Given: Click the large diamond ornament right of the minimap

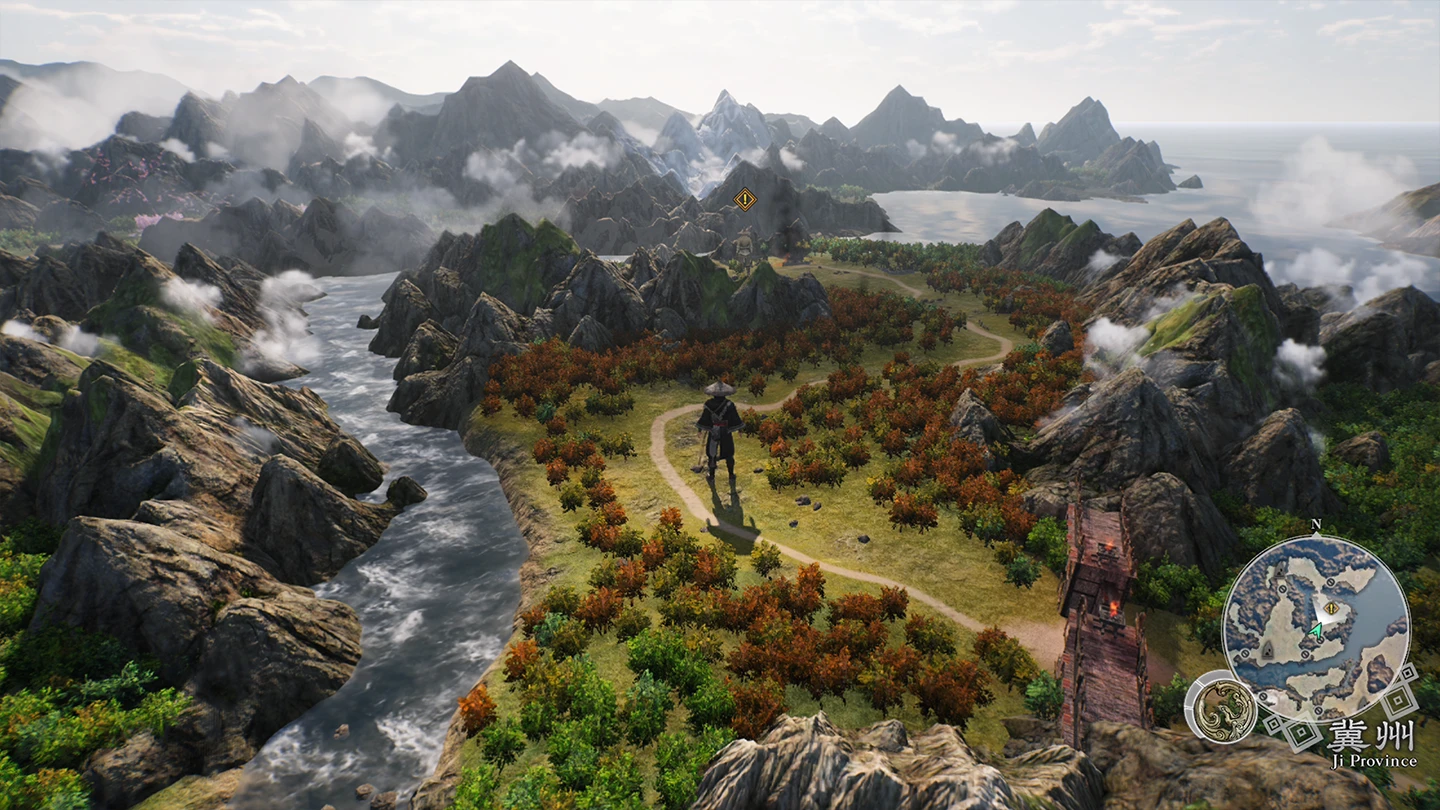Looking at the screenshot, I should tap(1397, 698).
